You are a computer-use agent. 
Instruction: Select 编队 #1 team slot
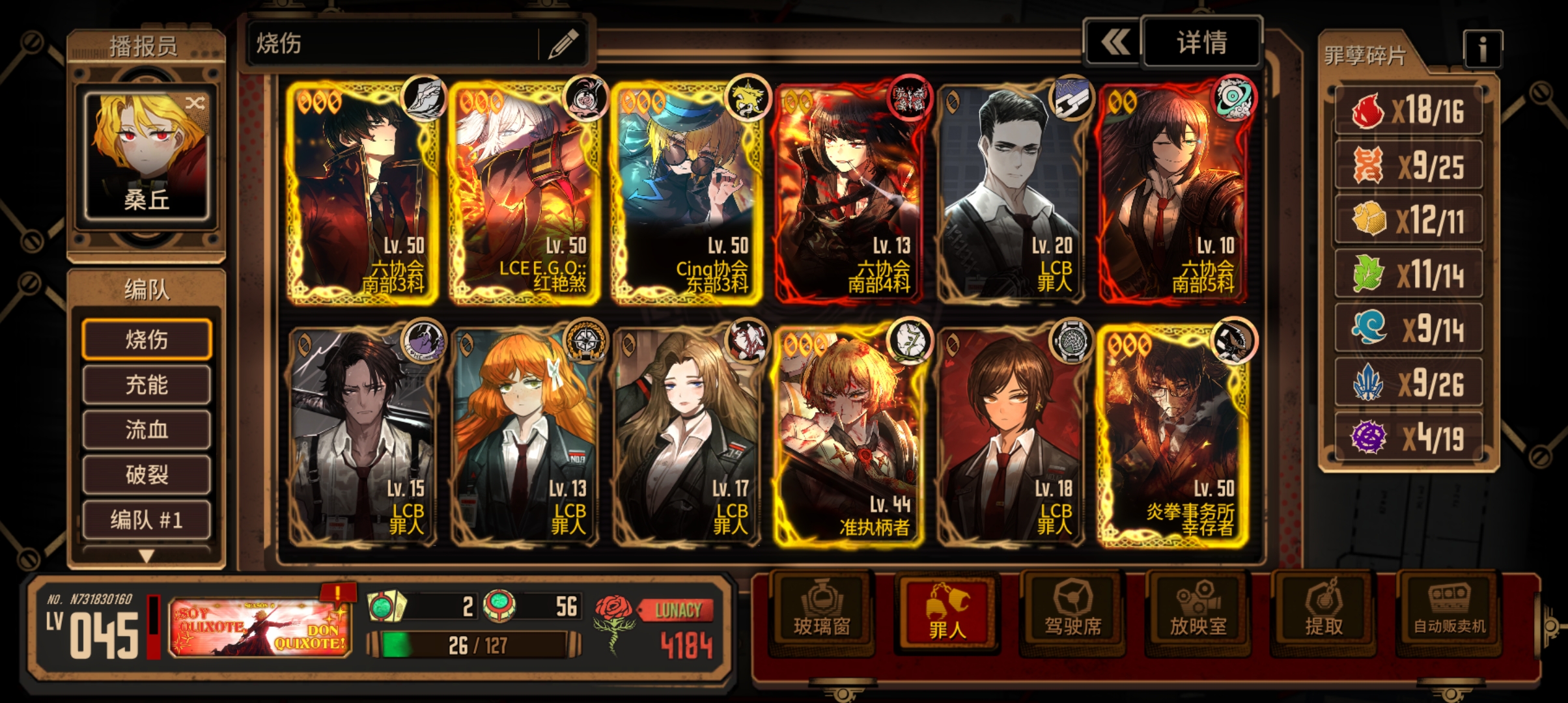147,519
